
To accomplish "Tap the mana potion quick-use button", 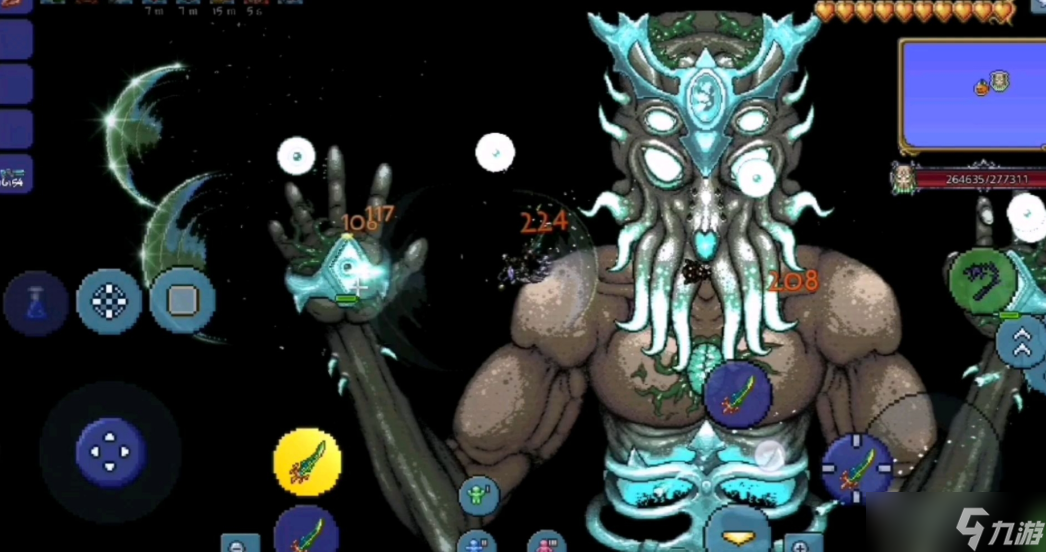I will click(36, 302).
